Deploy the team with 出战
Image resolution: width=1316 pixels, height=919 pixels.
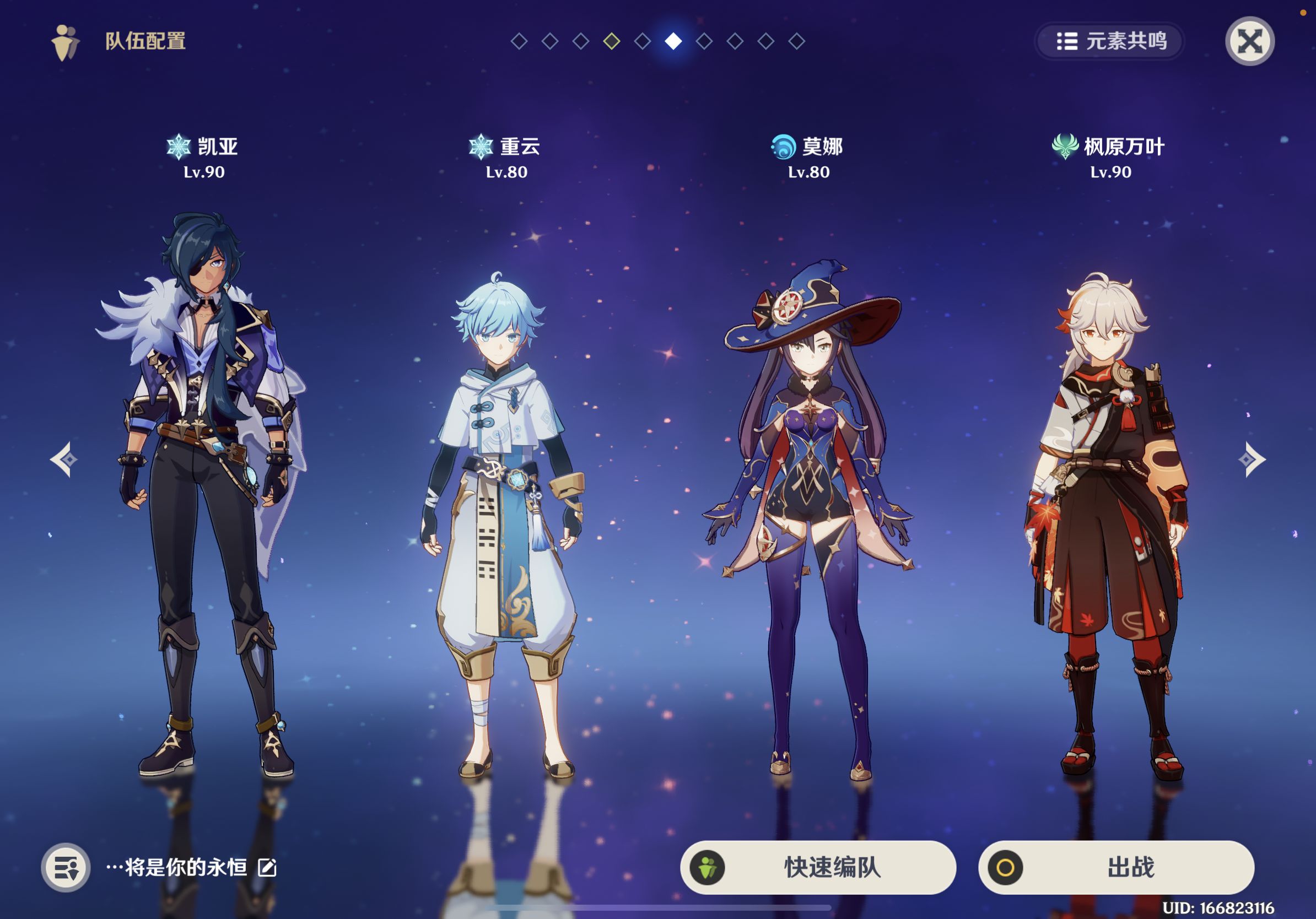pyautogui.click(x=1116, y=867)
